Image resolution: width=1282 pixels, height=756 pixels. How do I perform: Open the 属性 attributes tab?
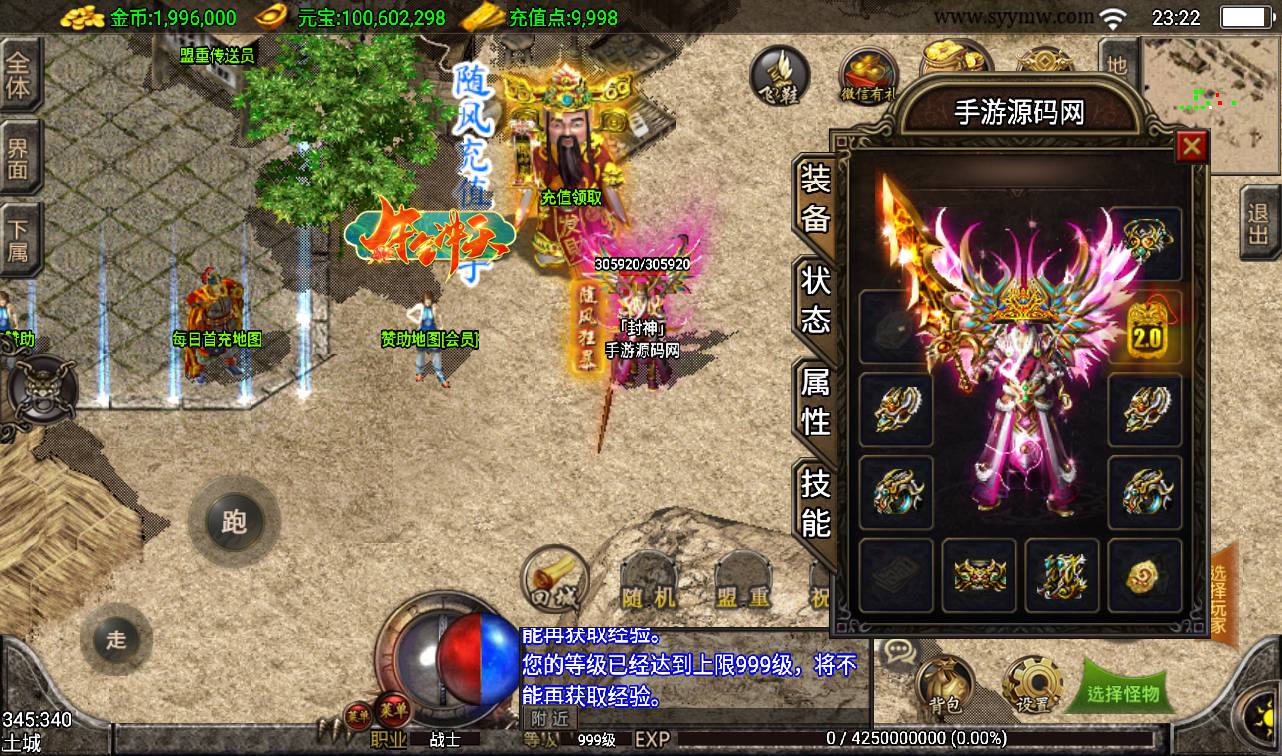point(815,400)
